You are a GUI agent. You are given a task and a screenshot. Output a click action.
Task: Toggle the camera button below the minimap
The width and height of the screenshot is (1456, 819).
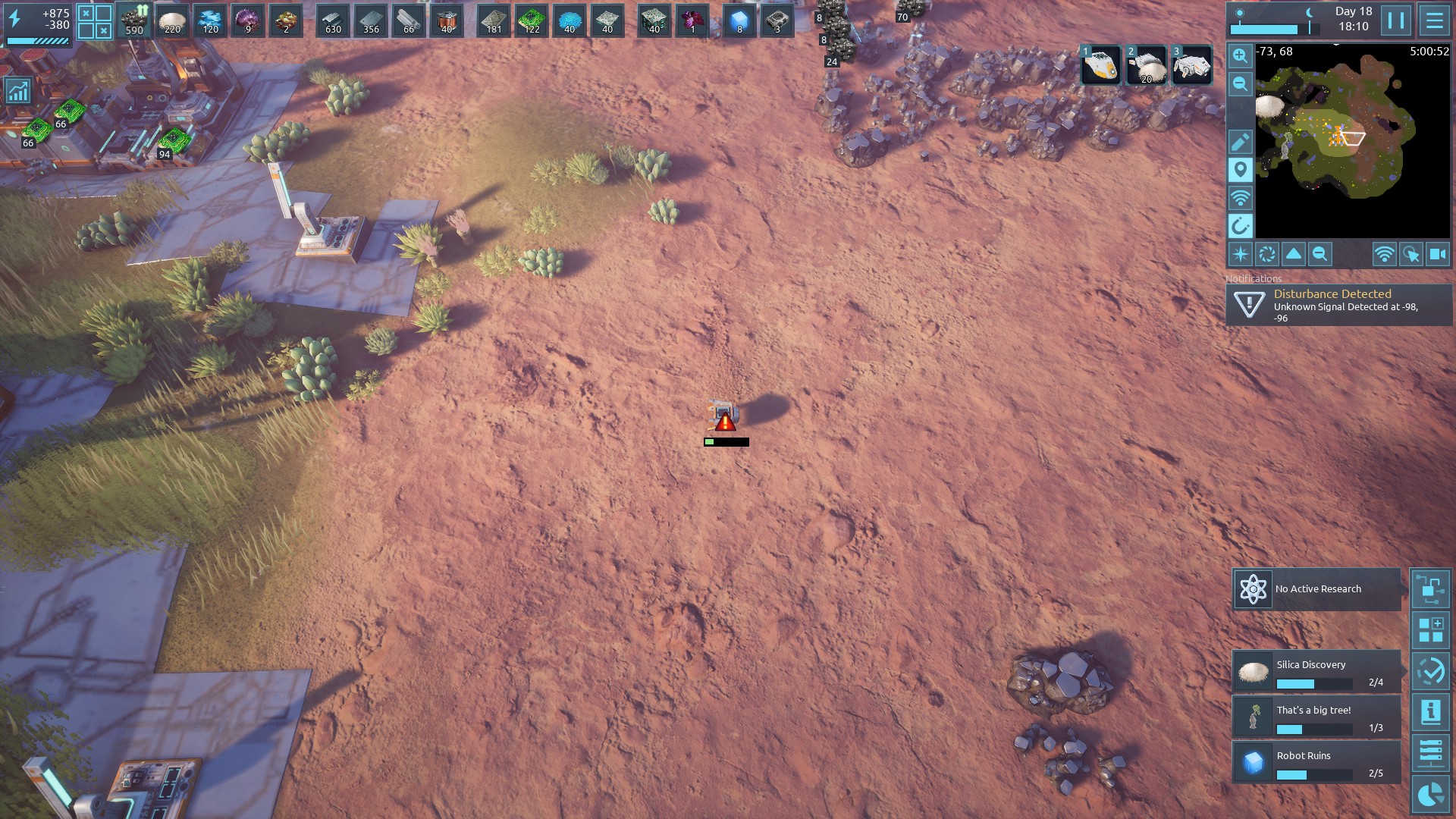1437,254
